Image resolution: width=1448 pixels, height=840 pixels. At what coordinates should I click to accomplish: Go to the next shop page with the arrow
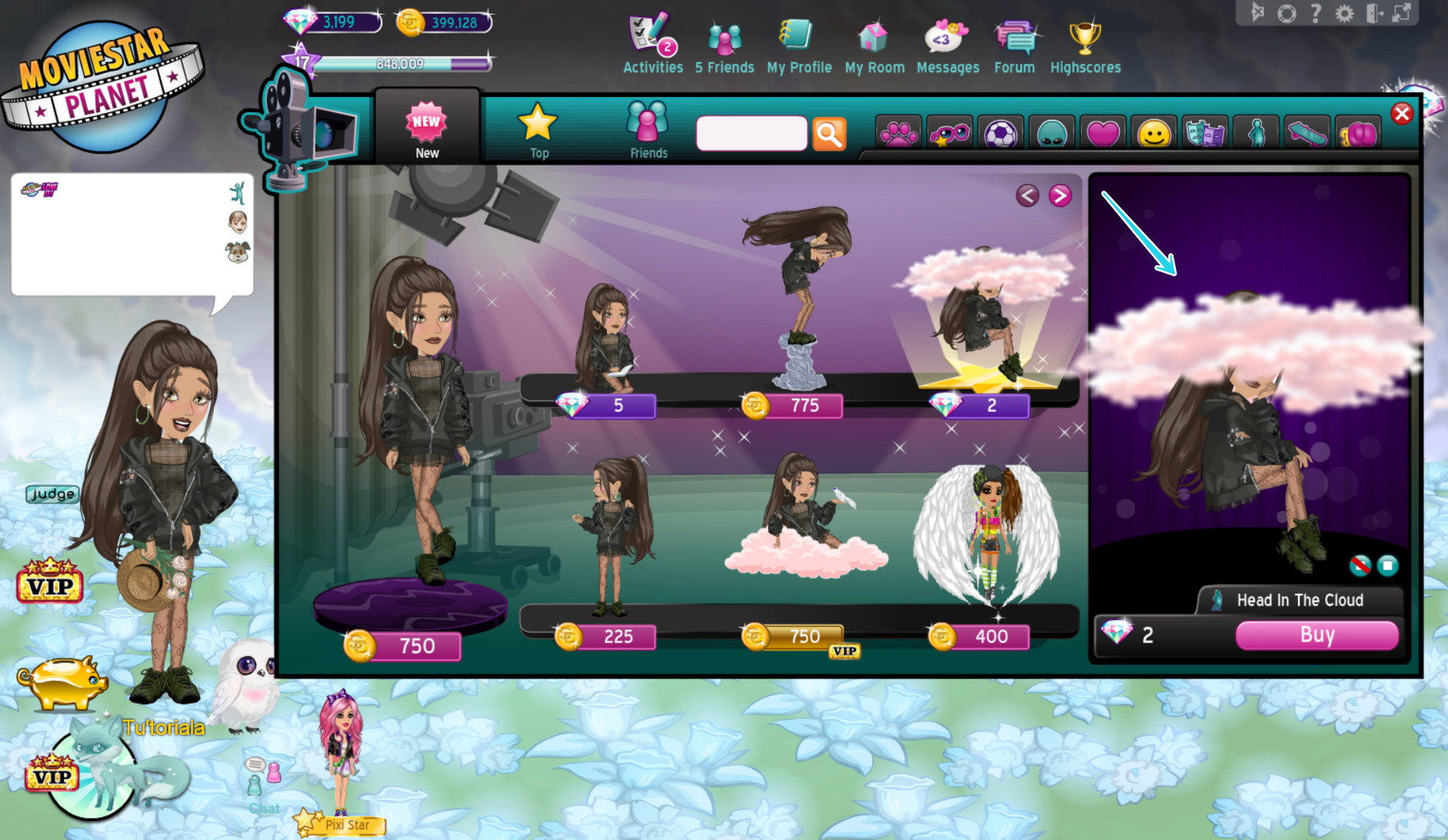click(x=1060, y=195)
